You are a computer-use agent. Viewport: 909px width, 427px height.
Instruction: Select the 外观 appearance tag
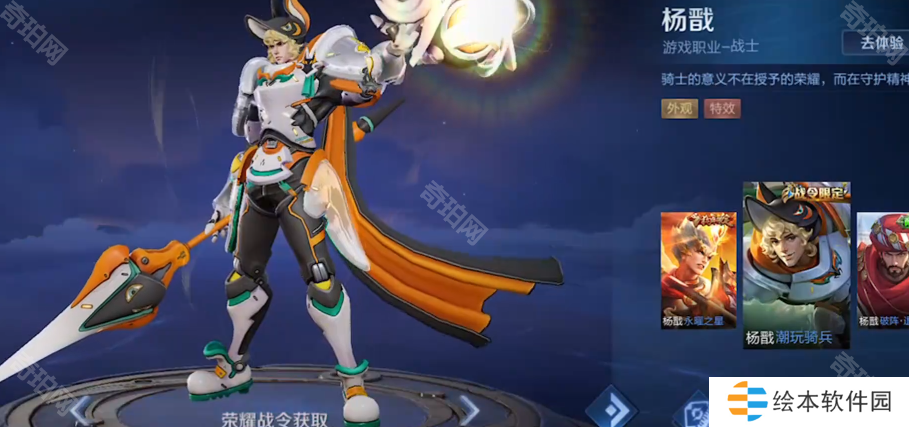tap(679, 109)
